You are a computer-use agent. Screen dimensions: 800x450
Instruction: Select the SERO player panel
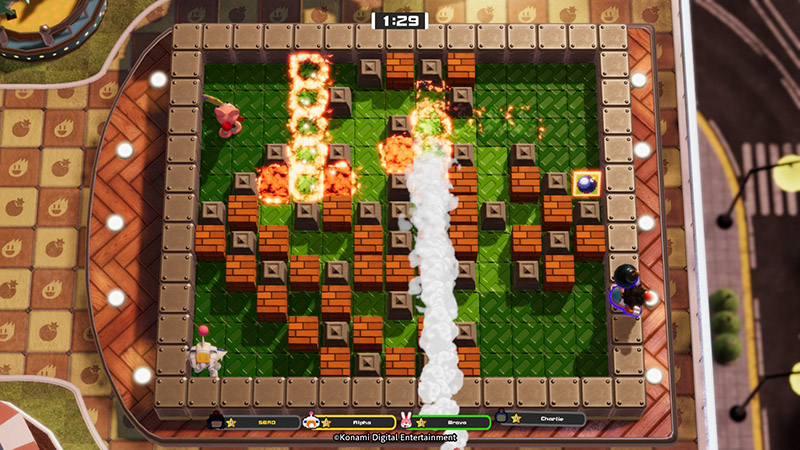(255, 422)
